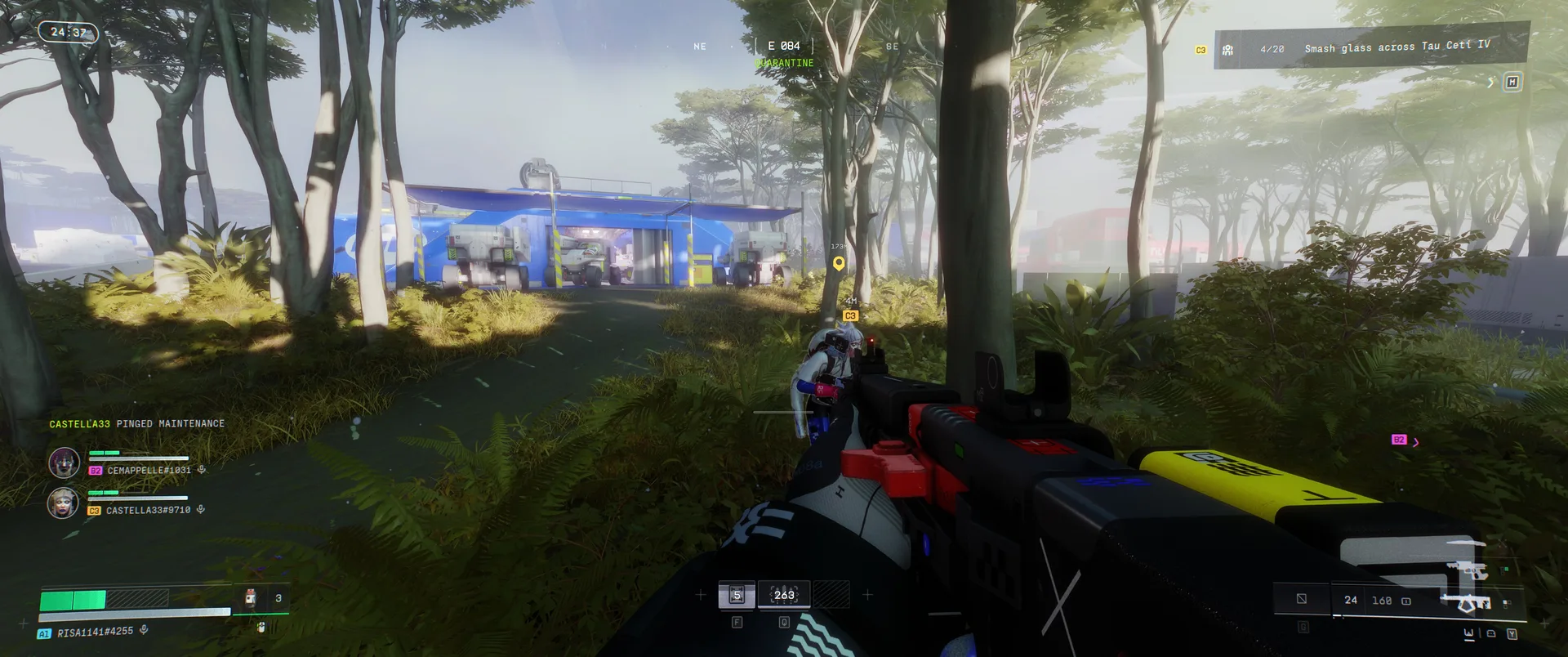Activate the ability slot showing 5

point(737,595)
